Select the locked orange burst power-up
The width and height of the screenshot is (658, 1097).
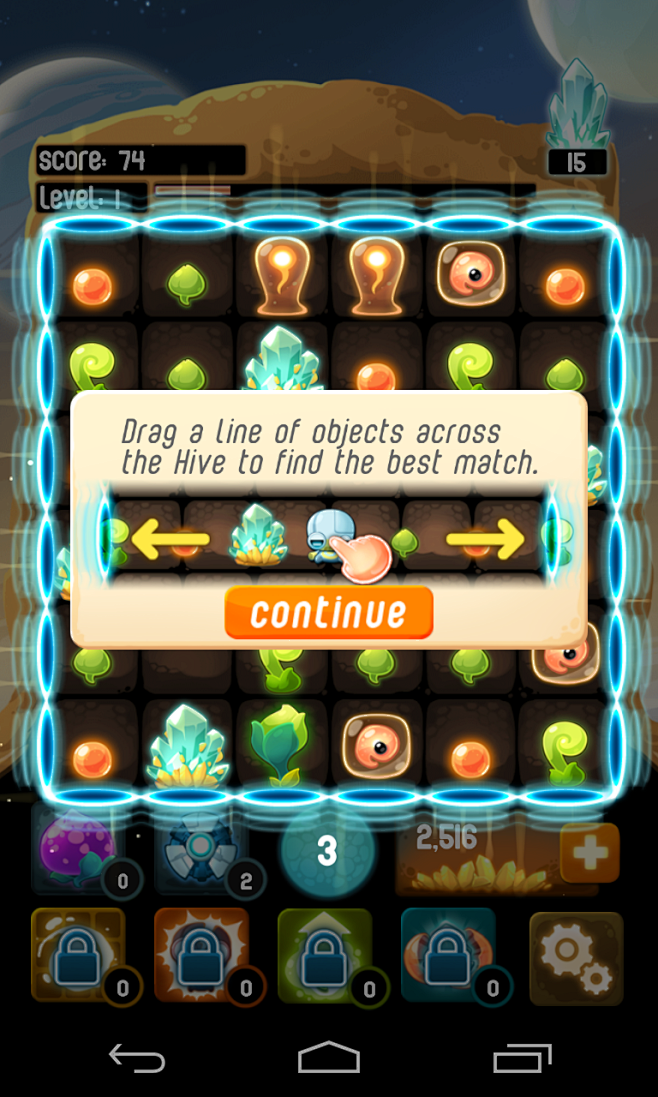click(x=203, y=957)
